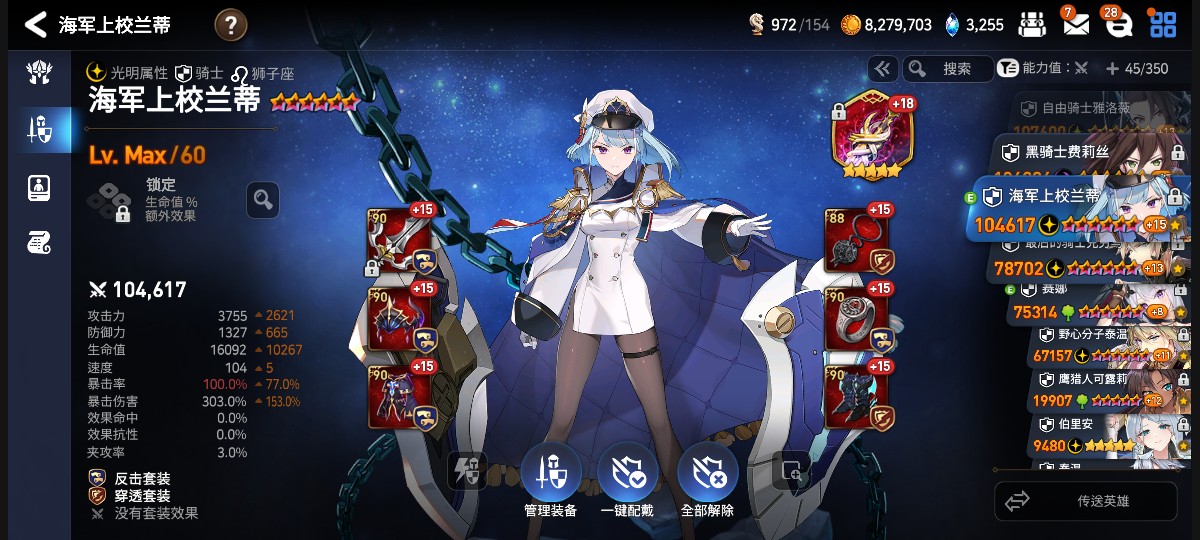
Task: Select the equipped body armor slot
Action: coord(402,396)
